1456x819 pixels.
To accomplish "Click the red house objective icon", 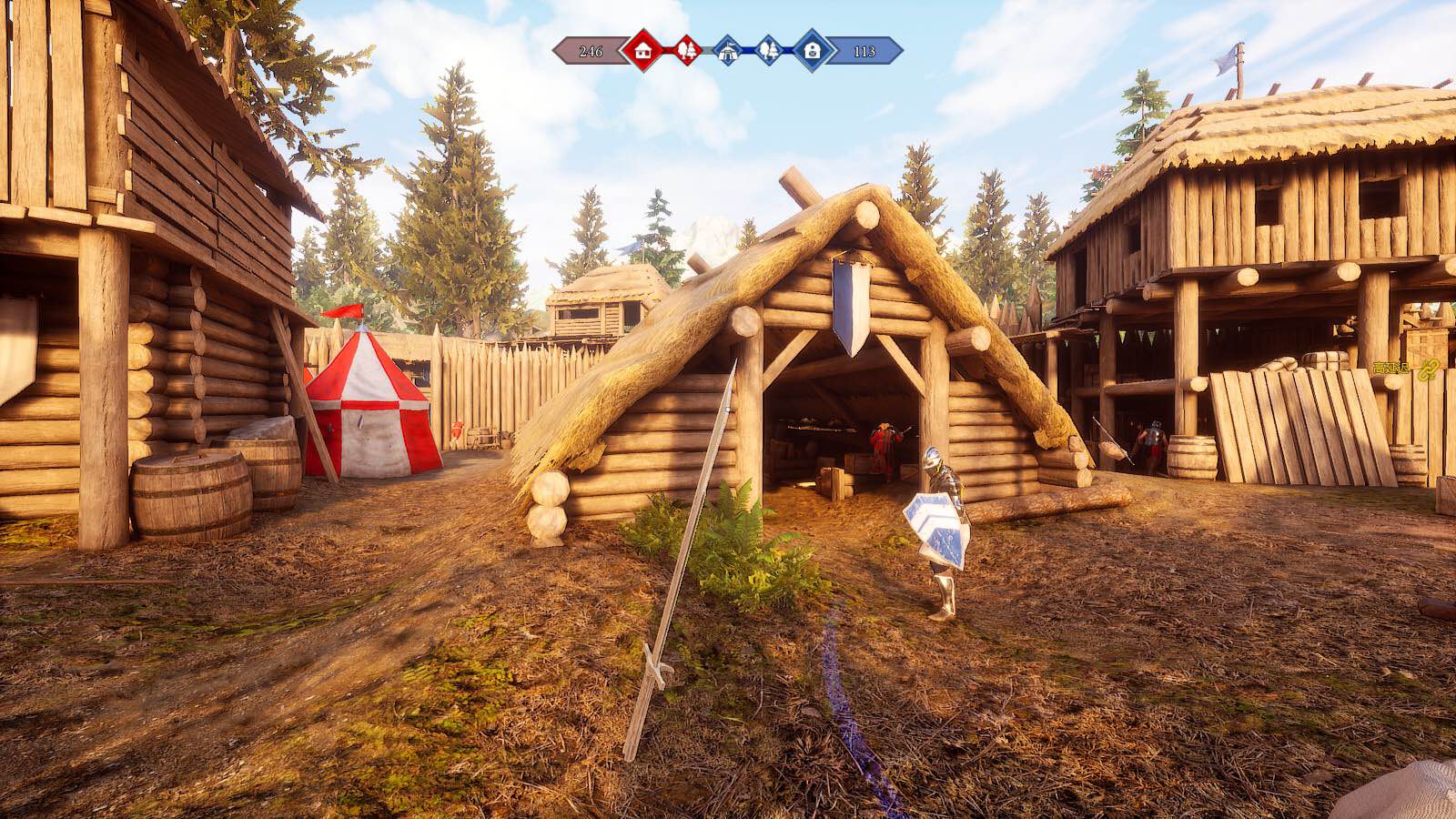I will [643, 50].
